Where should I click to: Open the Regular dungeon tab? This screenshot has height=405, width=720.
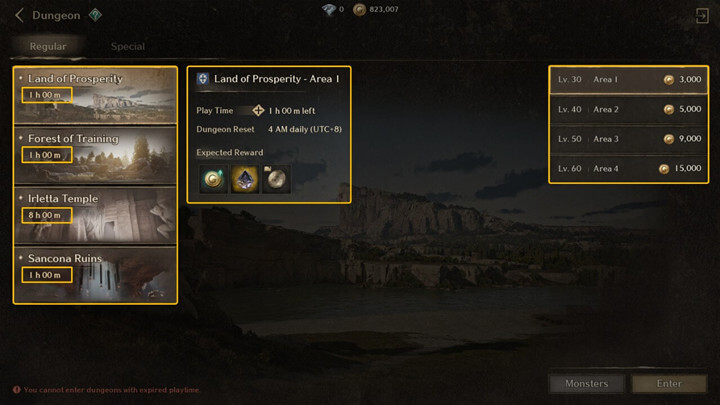click(x=46, y=46)
